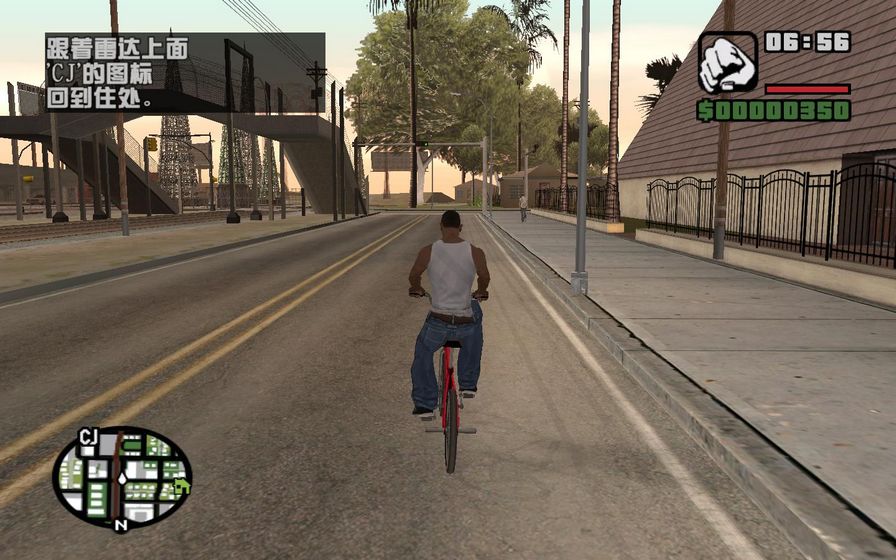
Task: Click the mission hint text box
Action: coord(184,72)
